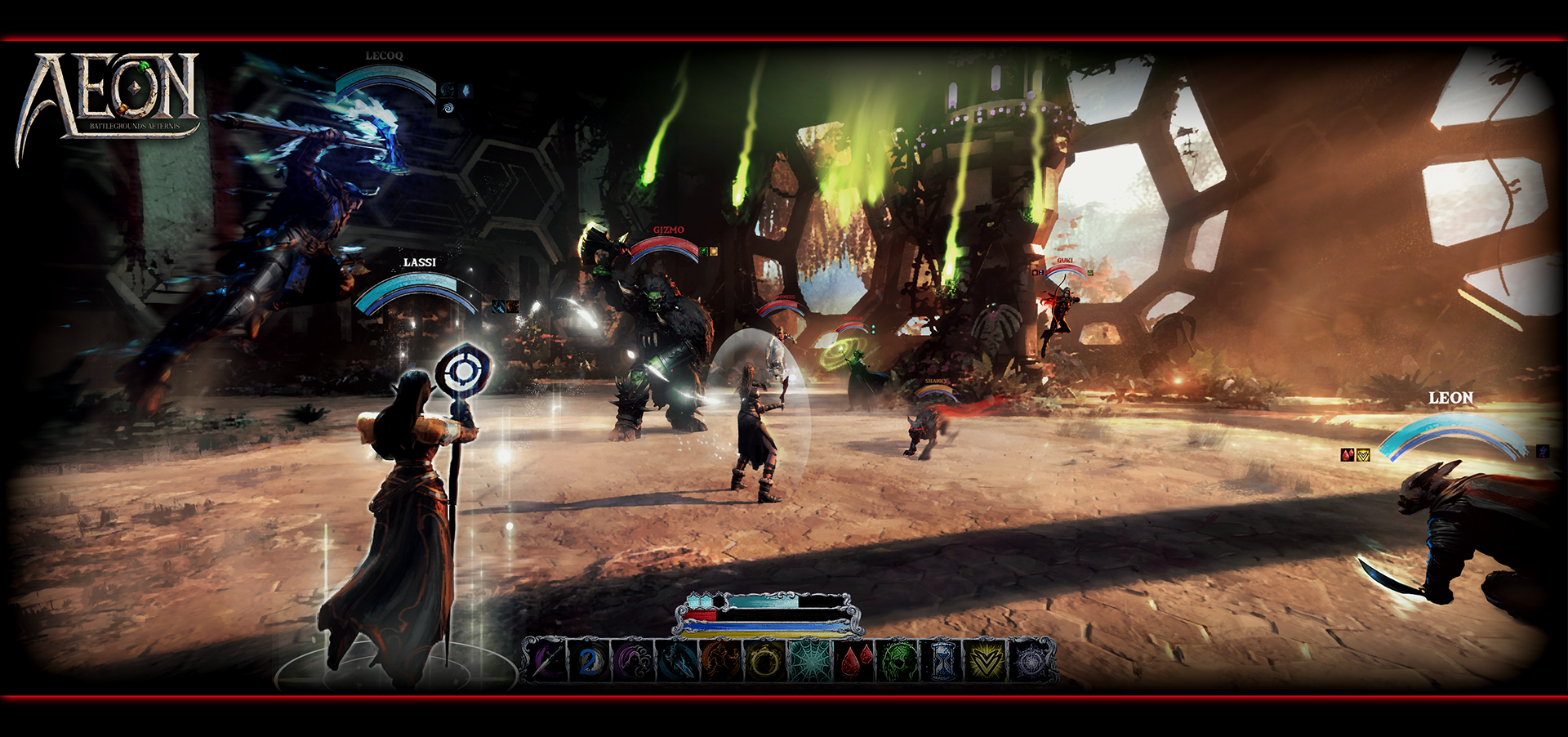Target the enemy nameplate labeled GIZMO
Screen dimensions: 1568x737
[668, 230]
